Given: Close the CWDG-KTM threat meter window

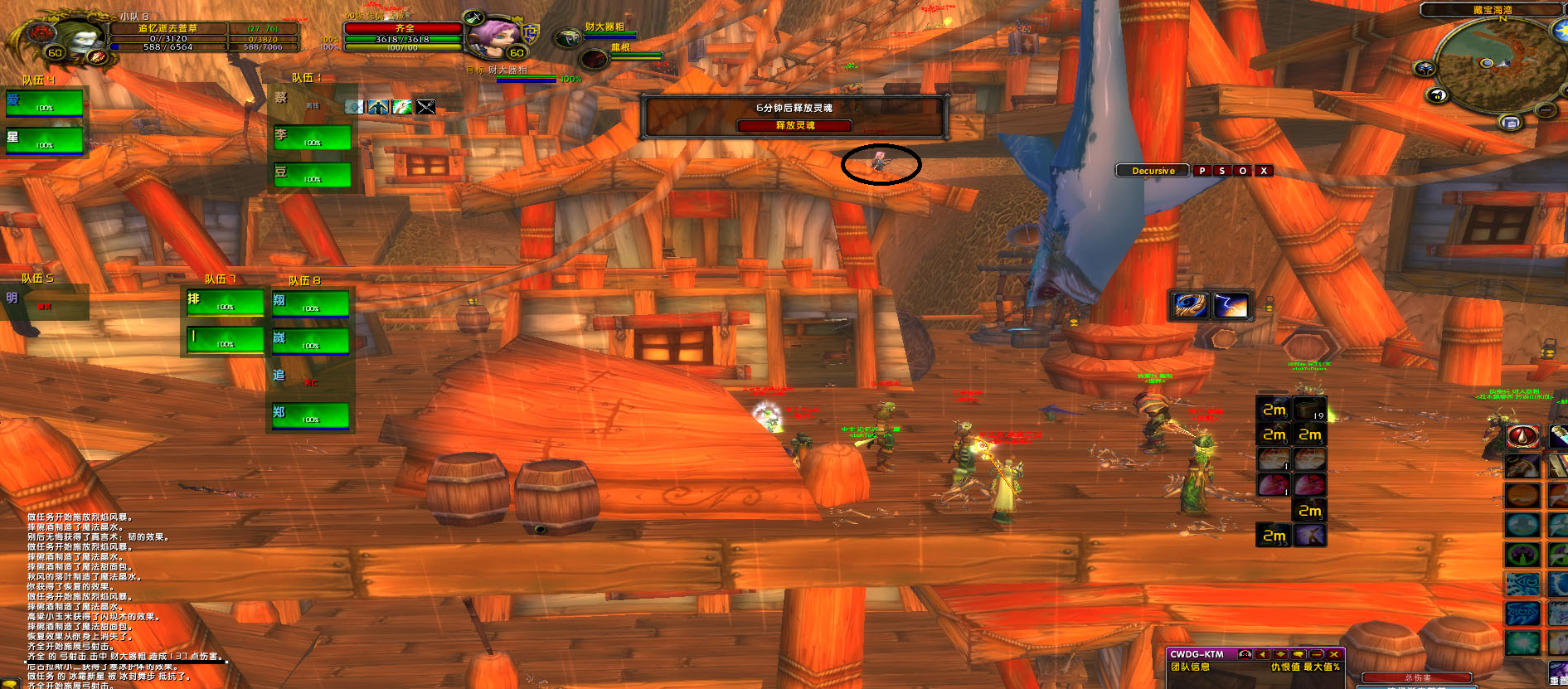Looking at the screenshot, I should pos(1334,654).
